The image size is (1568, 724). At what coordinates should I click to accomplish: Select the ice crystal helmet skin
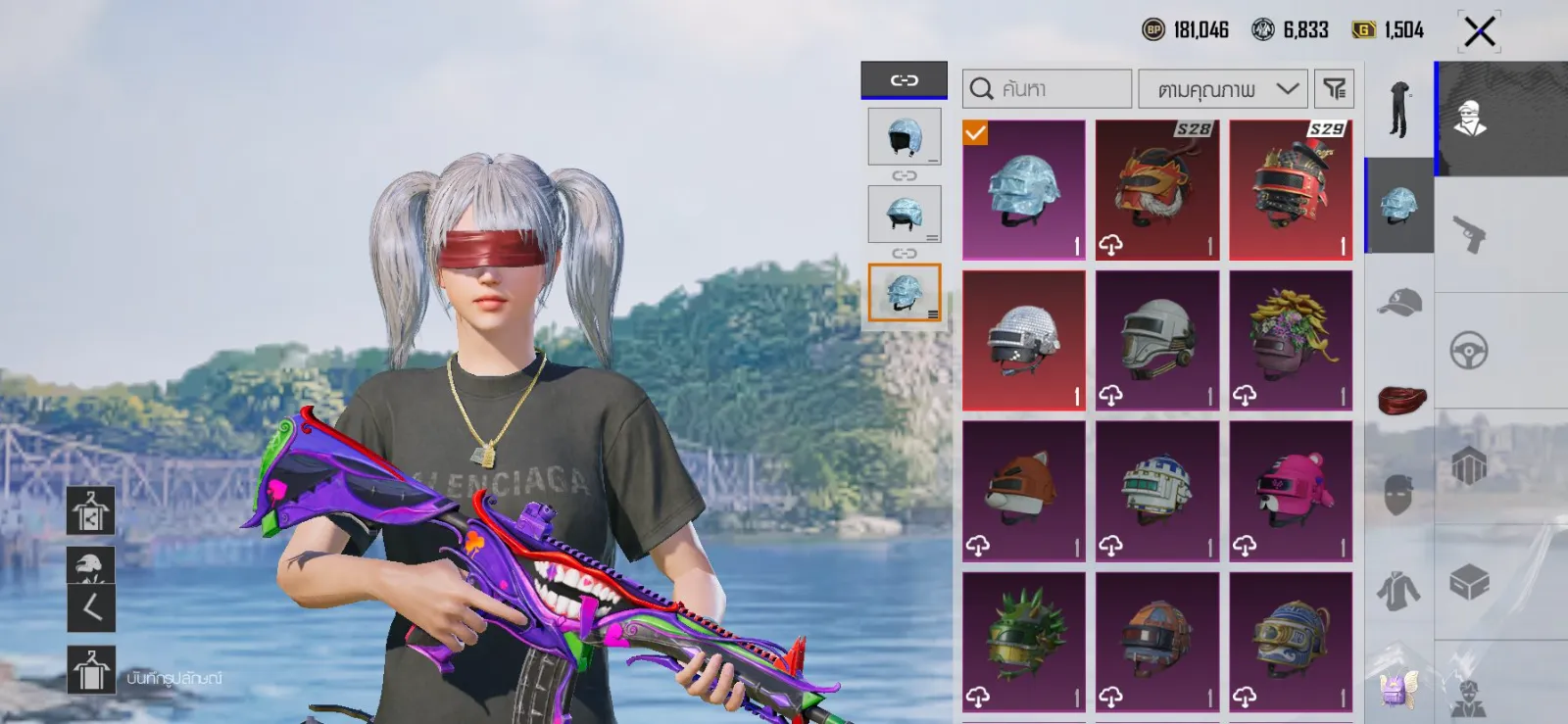click(x=1024, y=190)
